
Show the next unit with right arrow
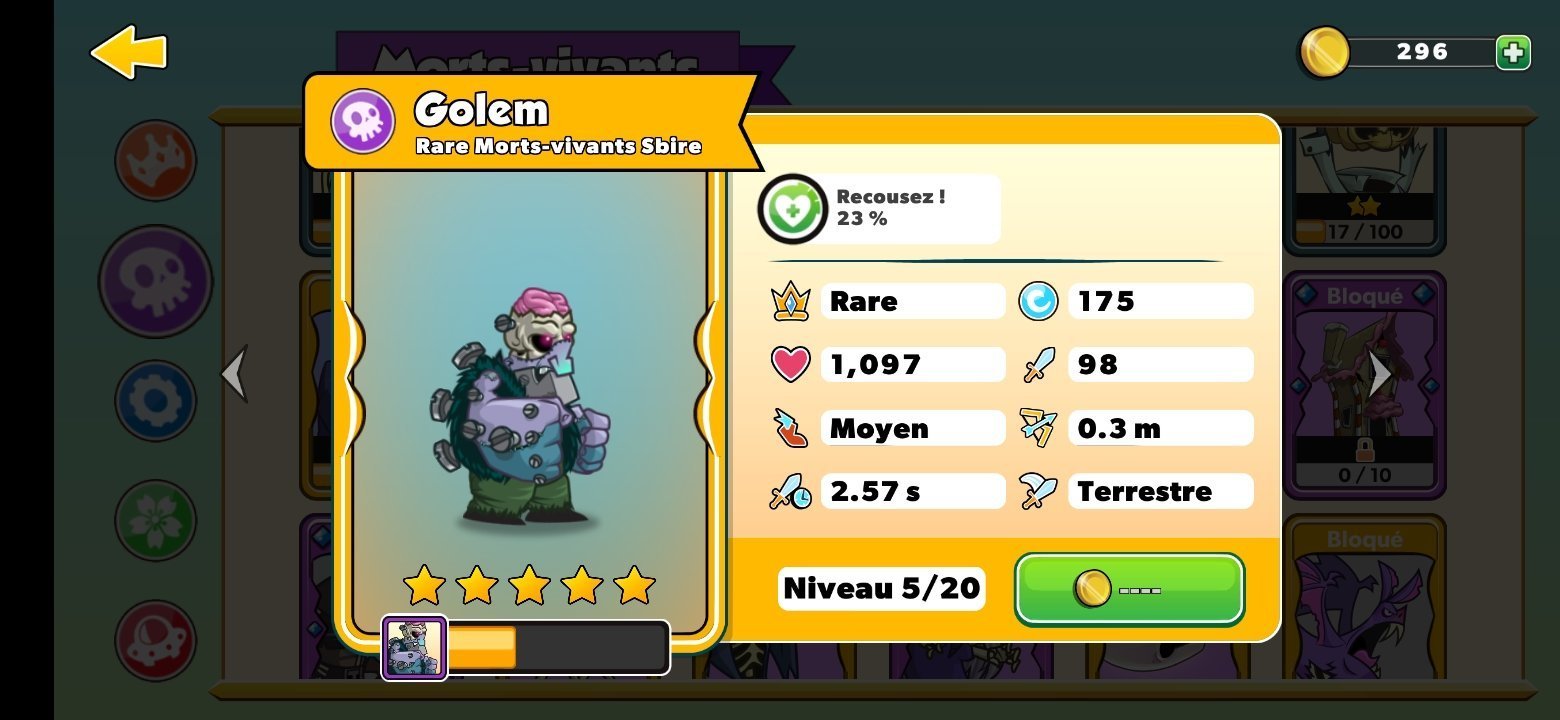pyautogui.click(x=1380, y=374)
